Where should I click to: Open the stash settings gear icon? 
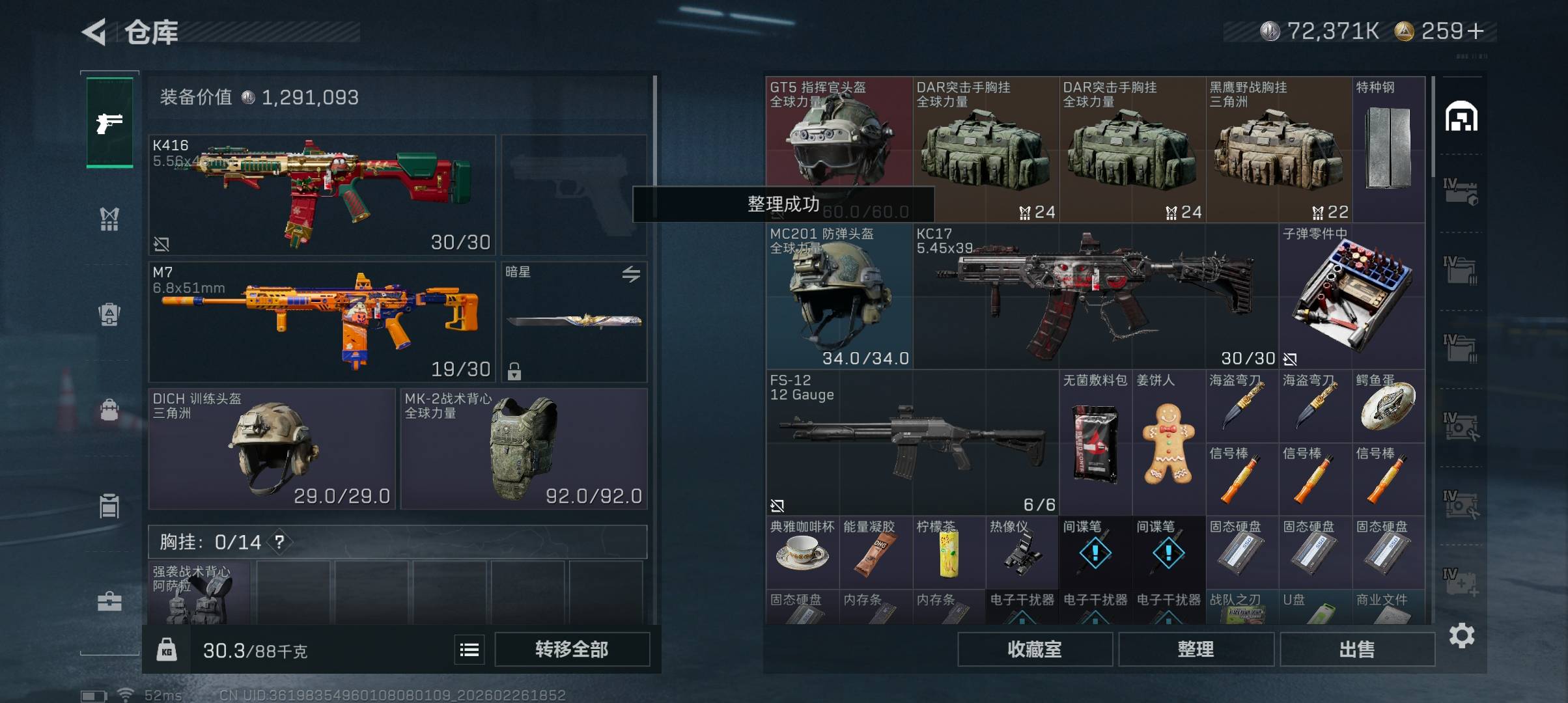tap(1461, 635)
